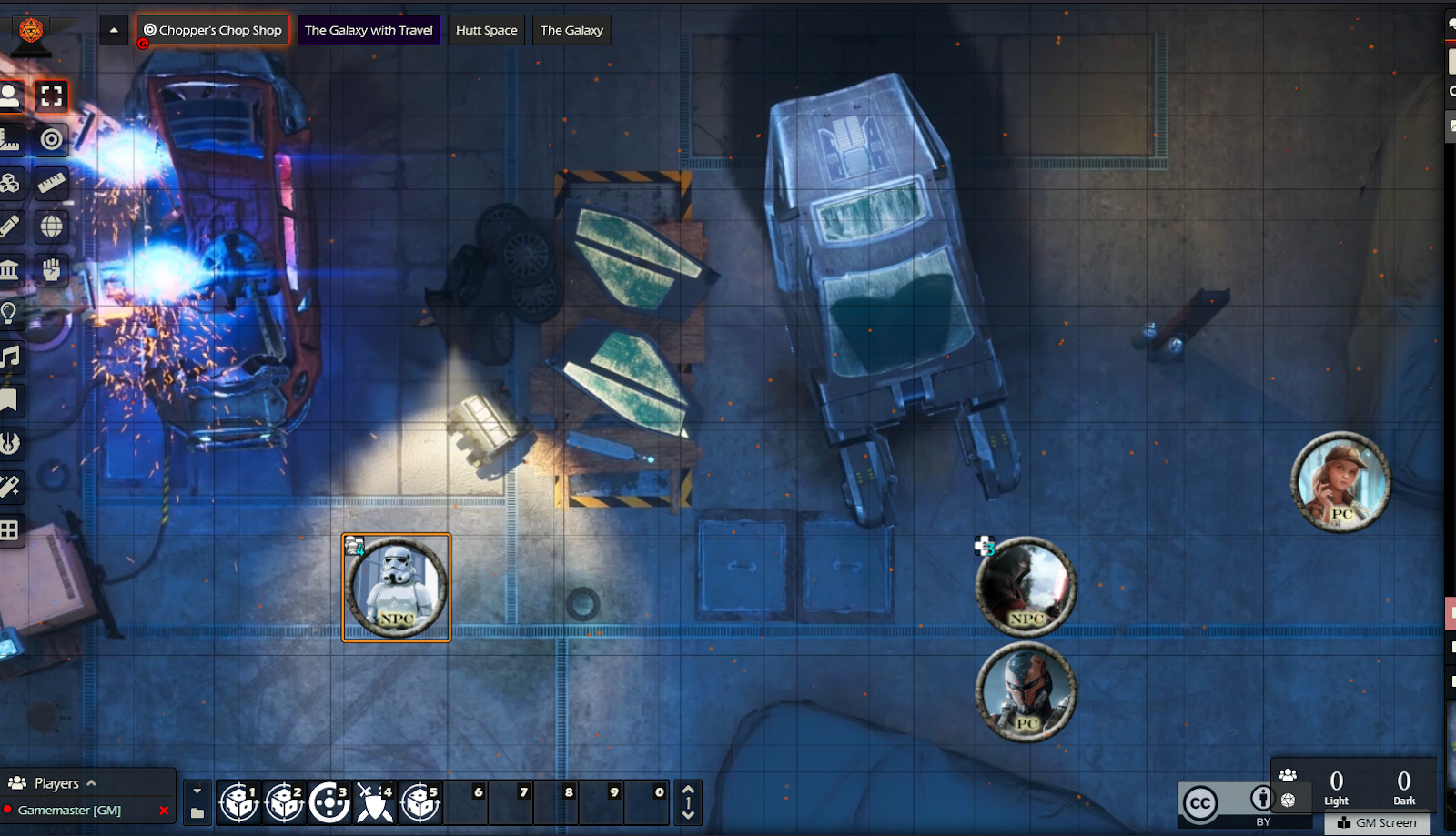Trigger the crossed swords macro in slot 4
Image resolution: width=1456 pixels, height=836 pixels.
375,802
